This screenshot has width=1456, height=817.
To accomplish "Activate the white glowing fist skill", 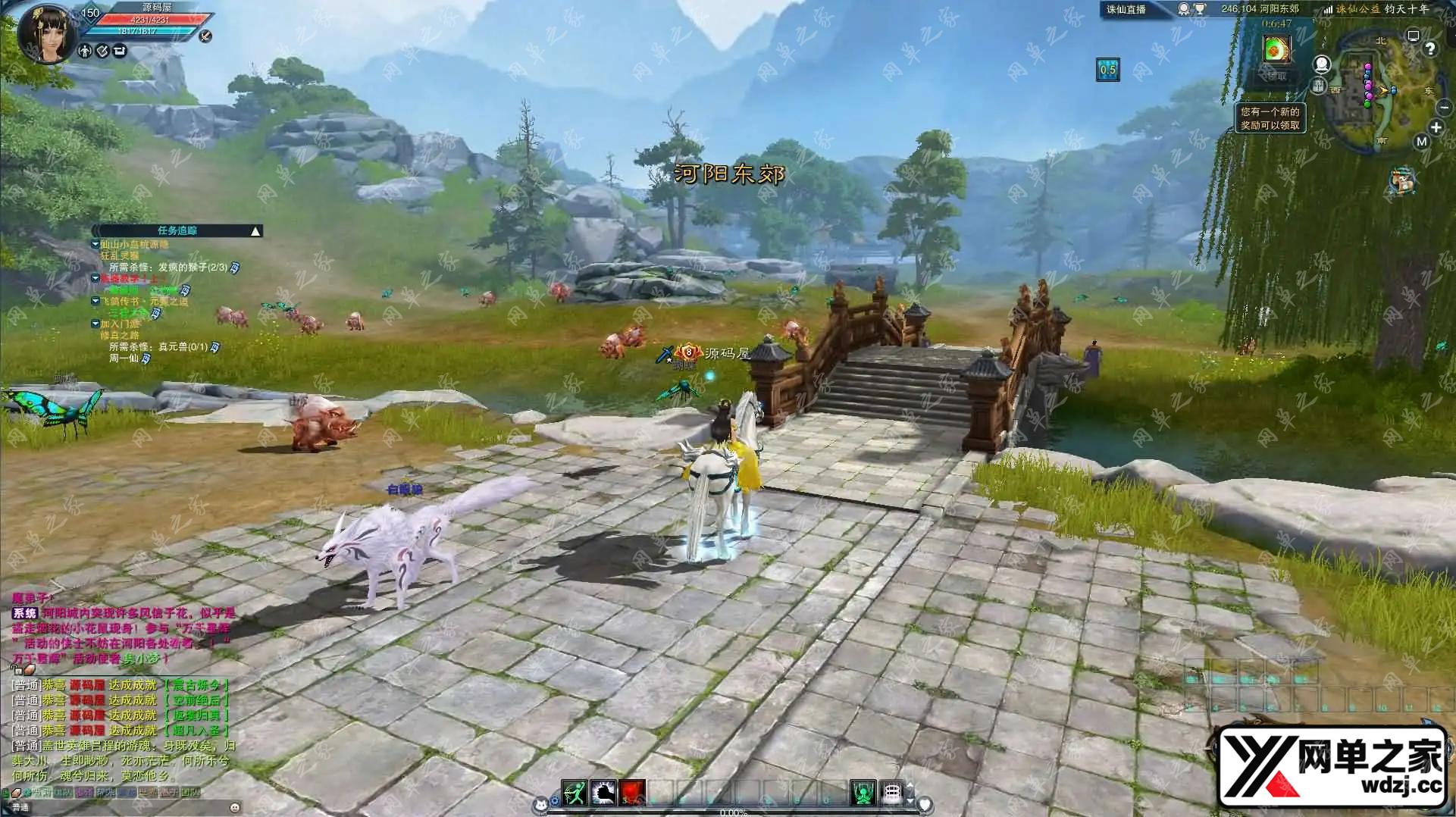I will [603, 793].
